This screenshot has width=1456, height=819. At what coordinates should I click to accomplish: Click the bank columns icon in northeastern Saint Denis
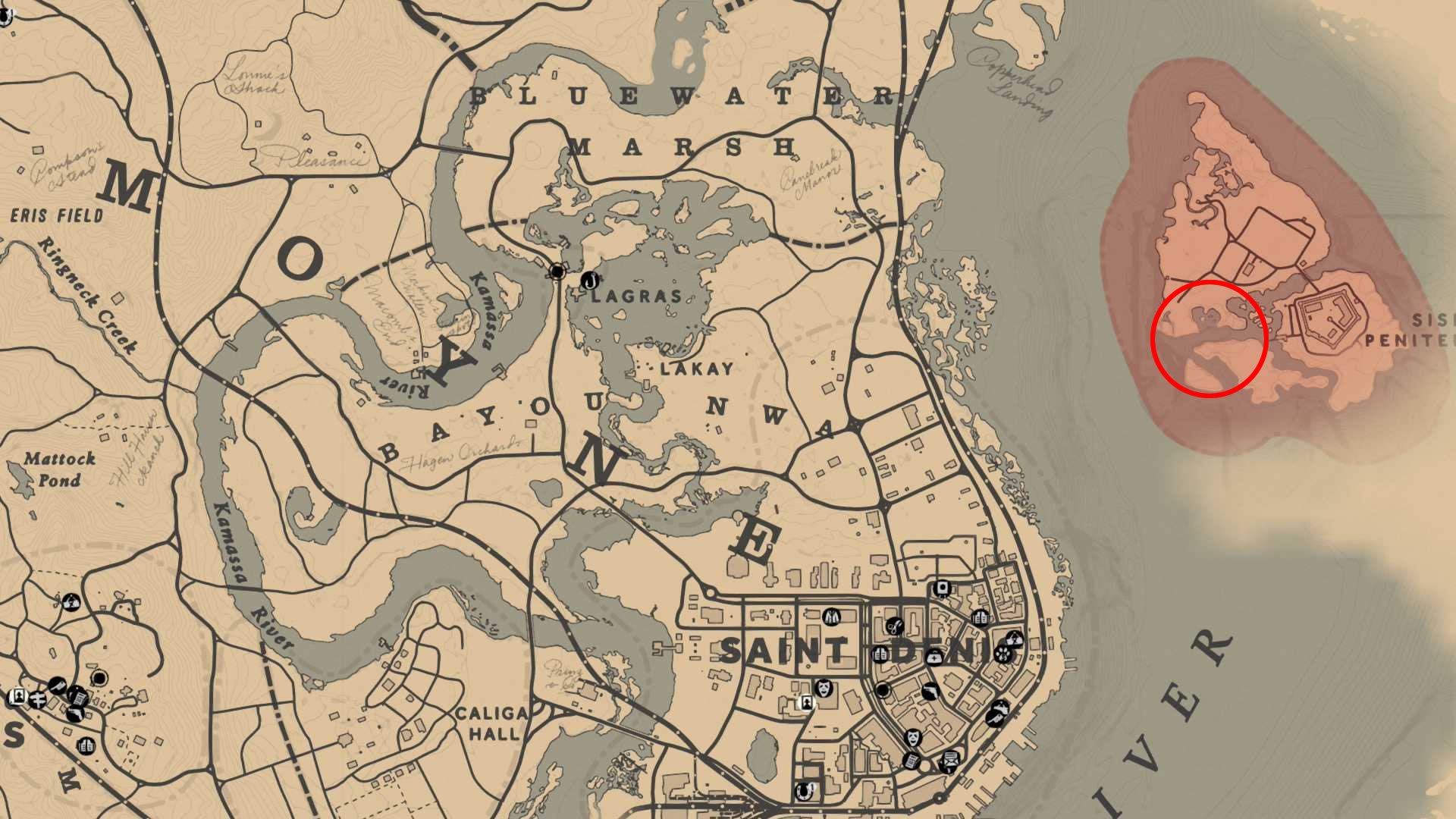click(x=981, y=617)
